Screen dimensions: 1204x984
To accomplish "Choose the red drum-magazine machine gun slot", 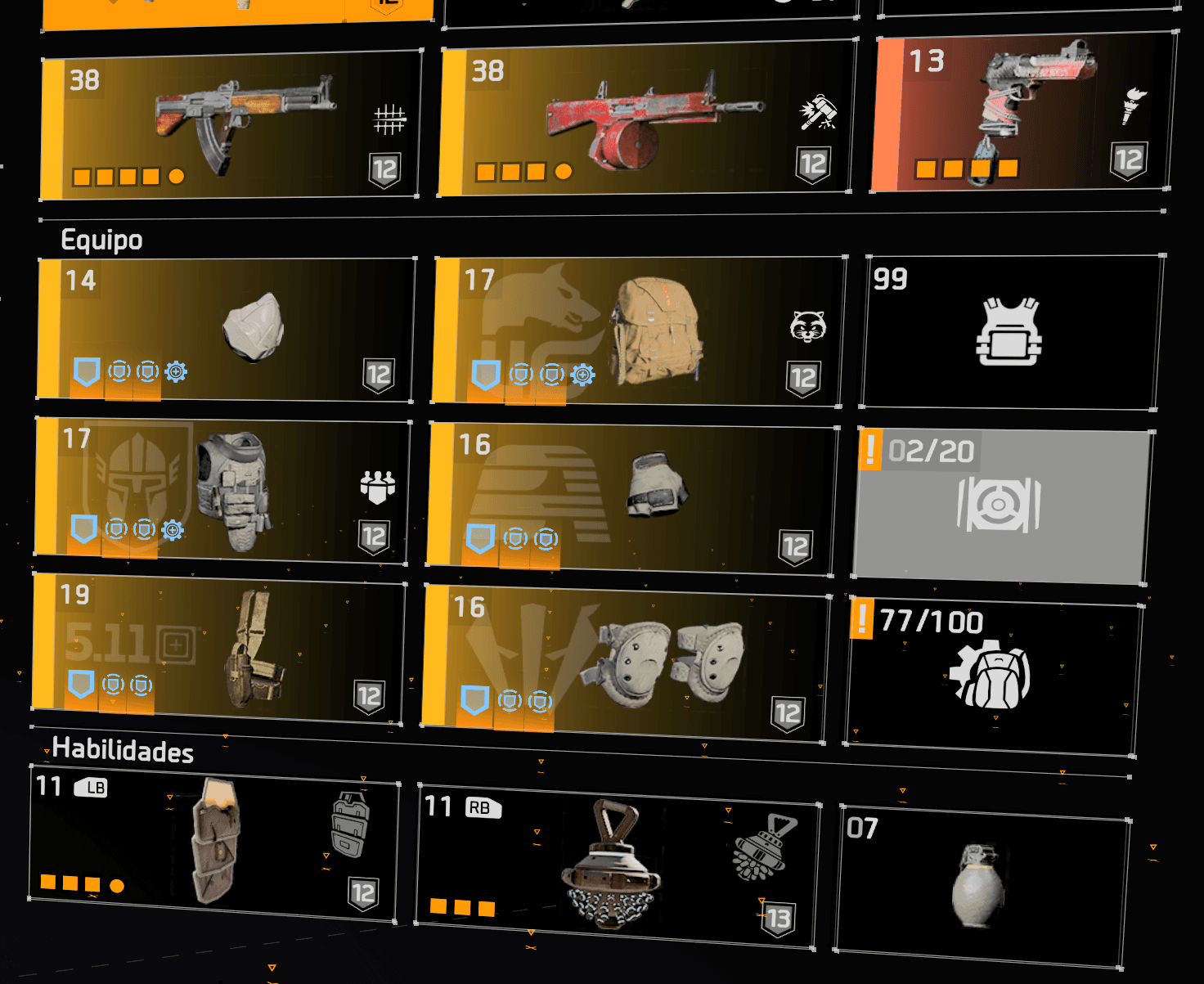I will coord(646,119).
